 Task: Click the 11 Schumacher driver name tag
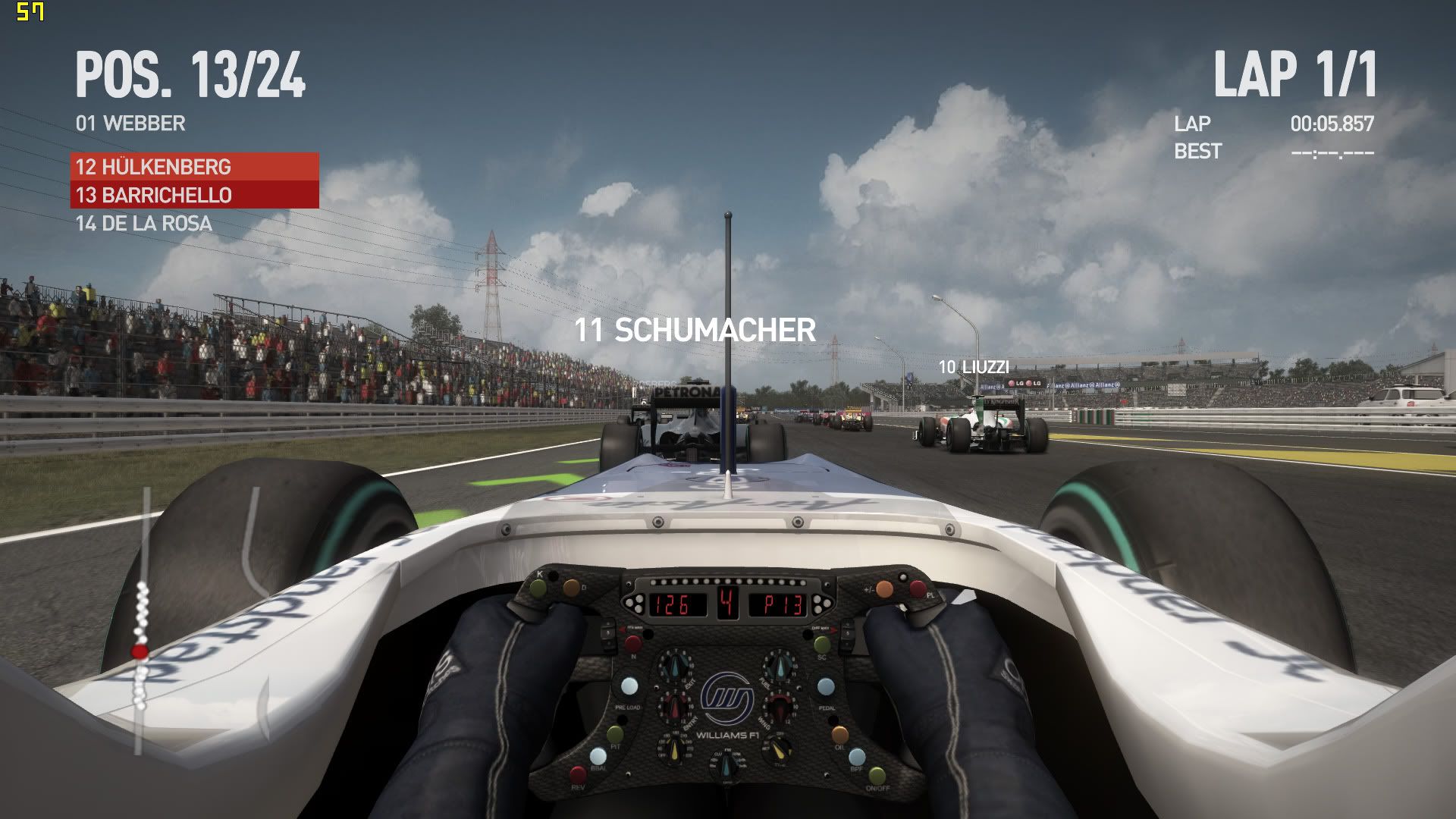click(x=695, y=331)
